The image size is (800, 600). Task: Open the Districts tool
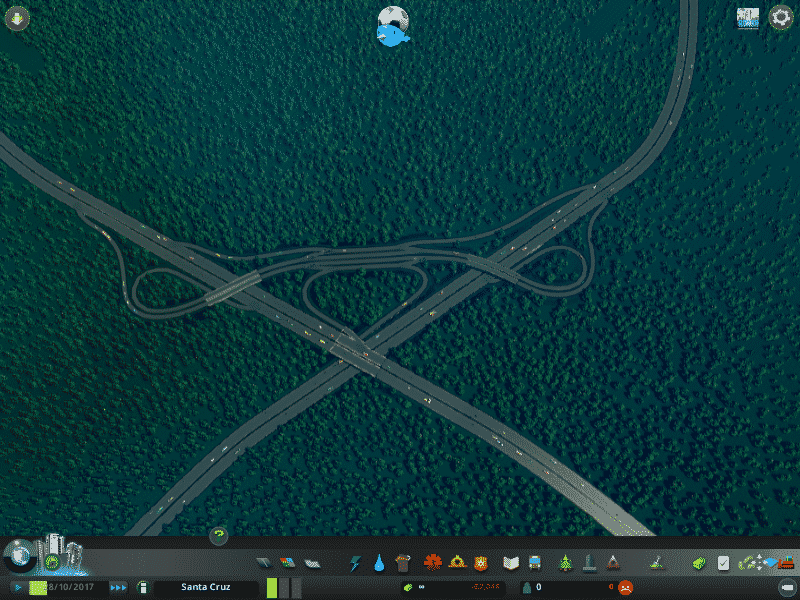pos(311,563)
